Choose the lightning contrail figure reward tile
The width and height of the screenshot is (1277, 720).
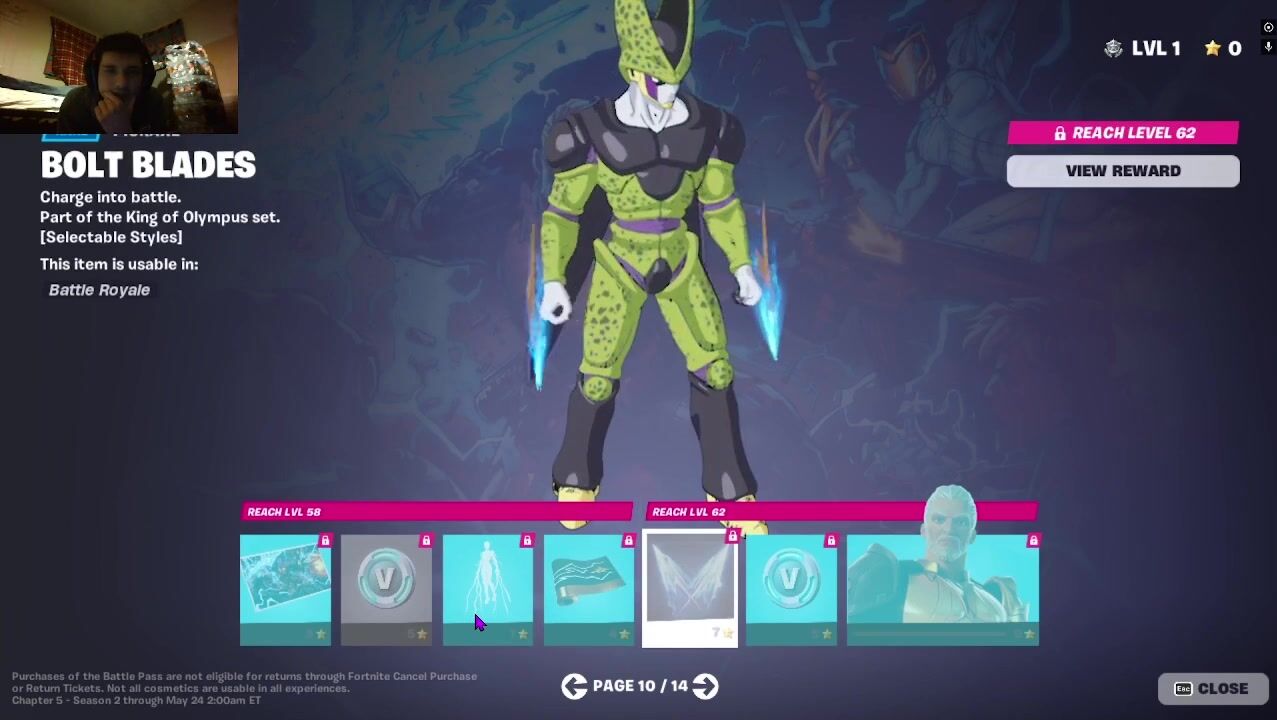tap(487, 589)
